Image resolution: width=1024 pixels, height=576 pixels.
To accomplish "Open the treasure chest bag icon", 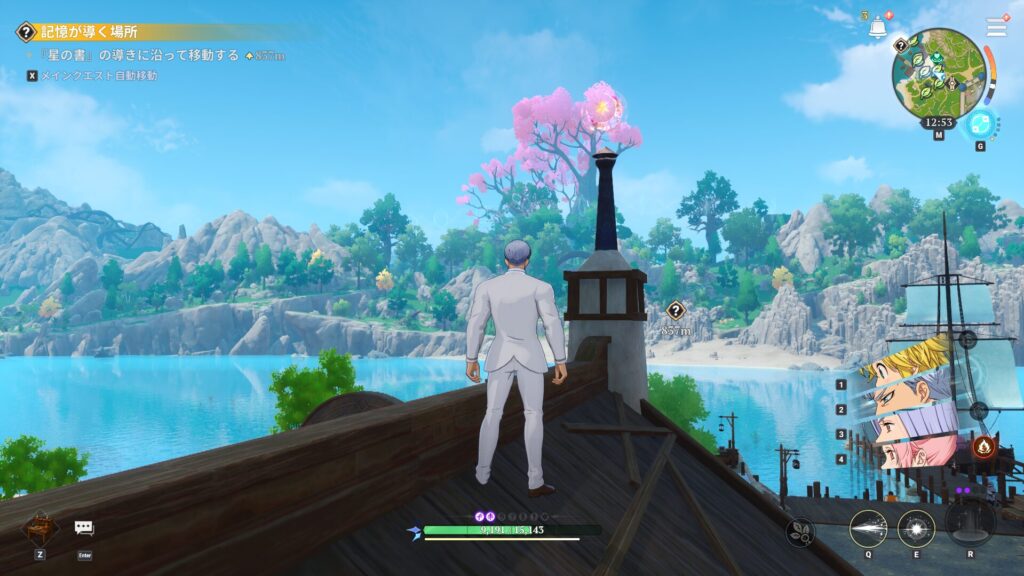I will pyautogui.click(x=40, y=526).
